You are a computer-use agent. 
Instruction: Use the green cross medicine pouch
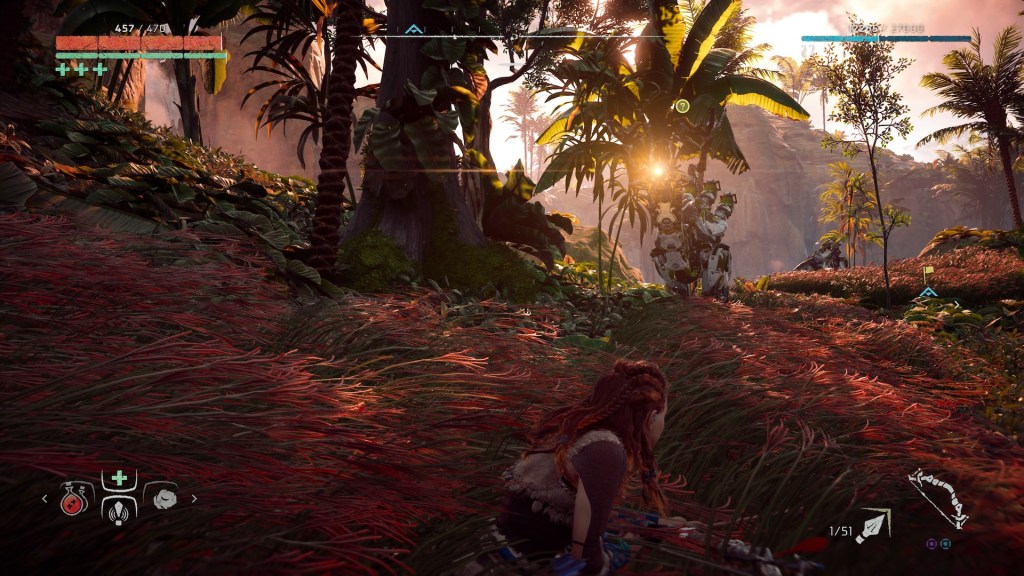pos(118,478)
